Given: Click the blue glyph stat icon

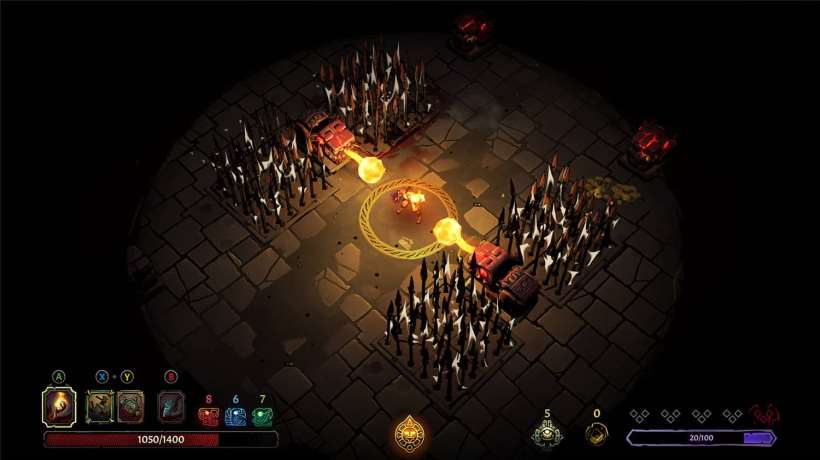Looking at the screenshot, I should tap(235, 416).
